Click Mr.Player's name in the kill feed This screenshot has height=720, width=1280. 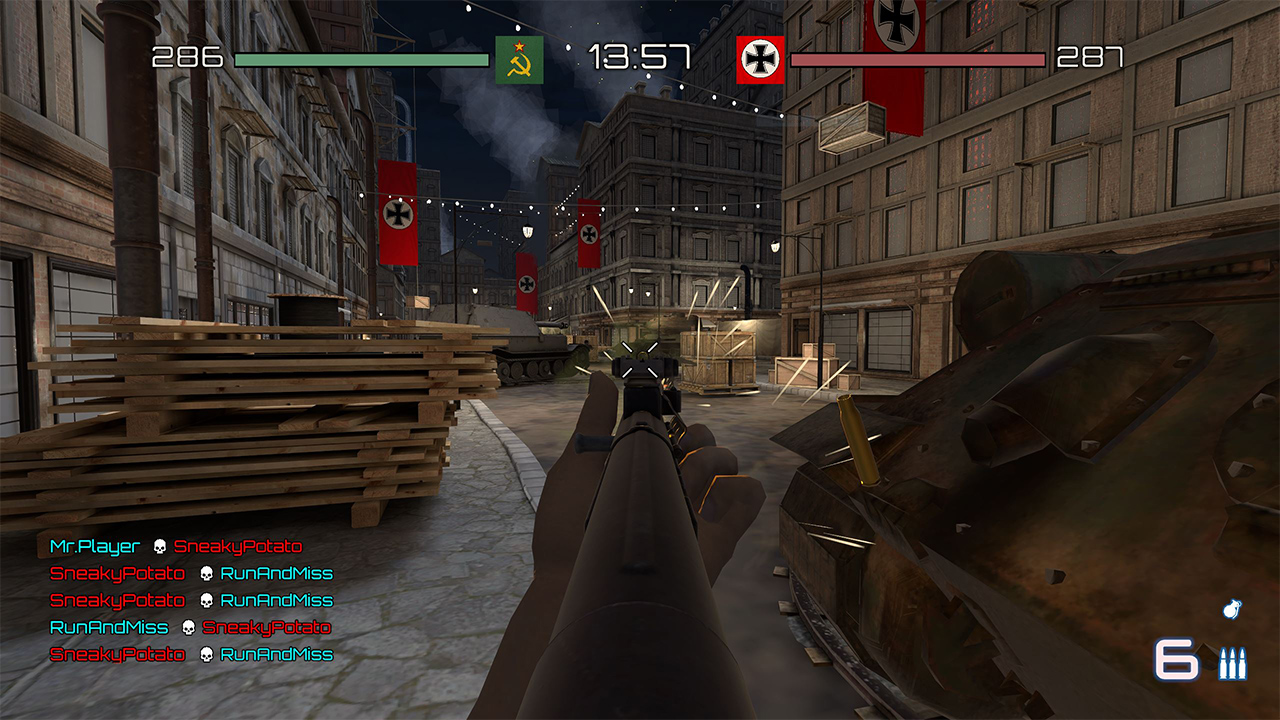pyautogui.click(x=92, y=547)
